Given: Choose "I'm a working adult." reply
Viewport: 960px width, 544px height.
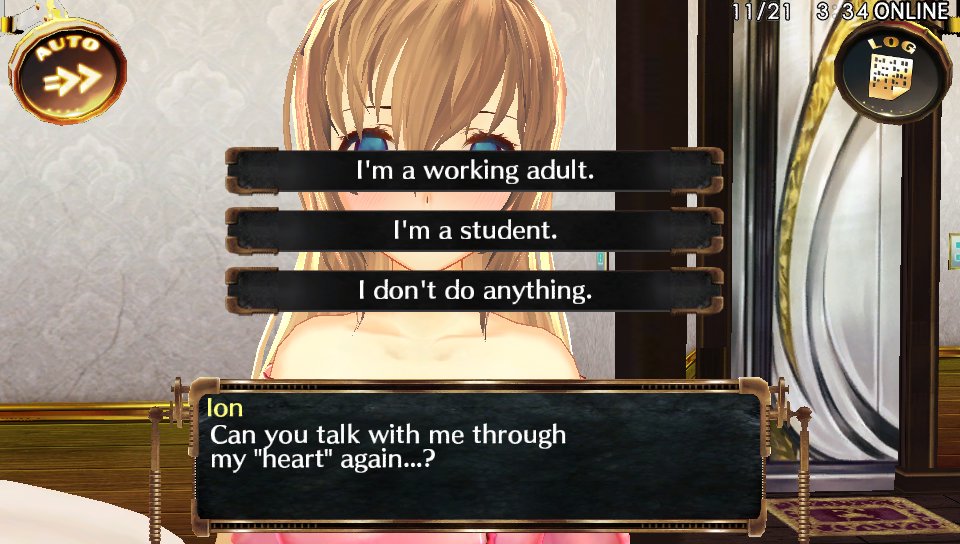Looking at the screenshot, I should pos(475,171).
